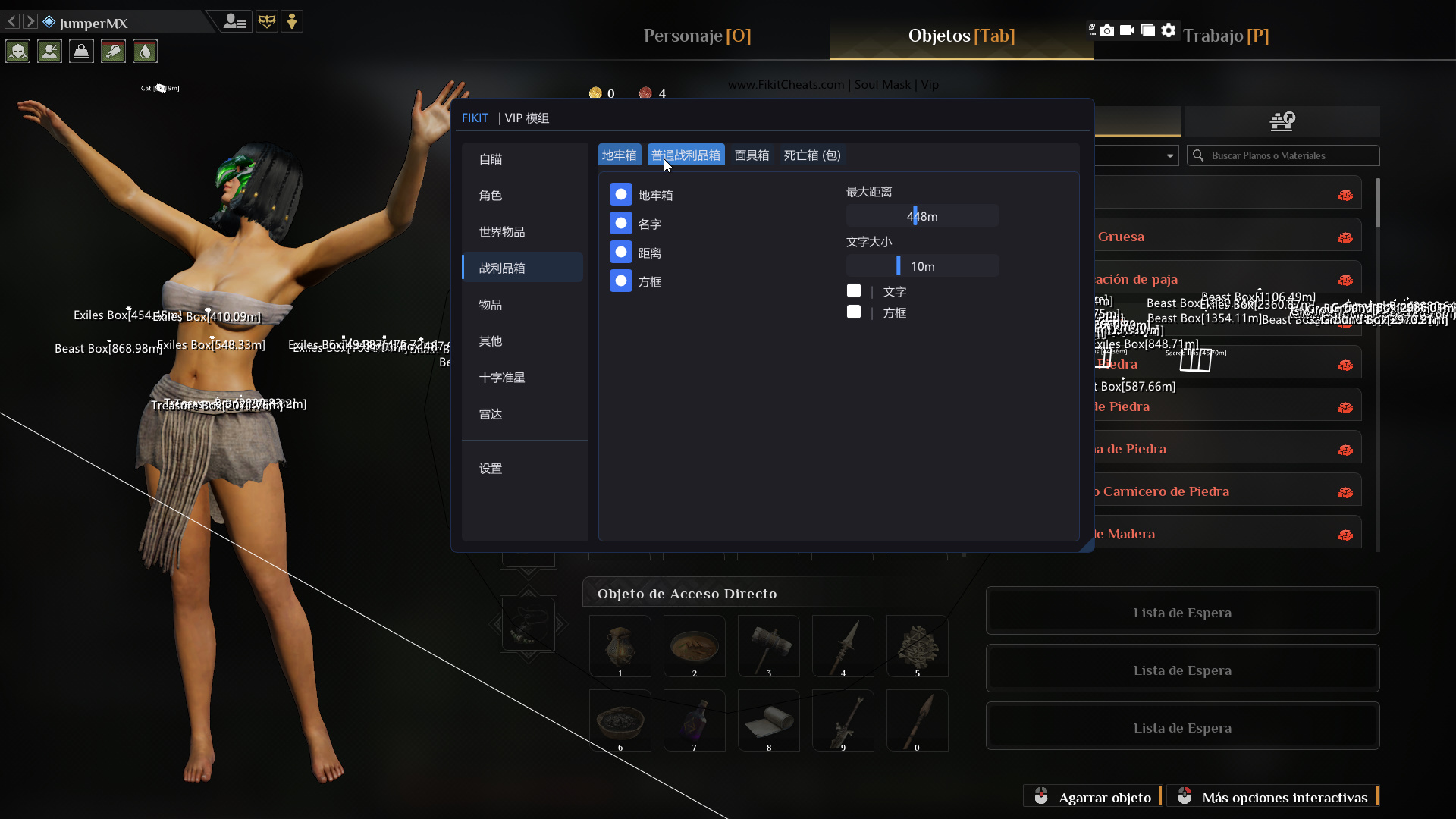Click Más opciones interactivas

[1284, 797]
